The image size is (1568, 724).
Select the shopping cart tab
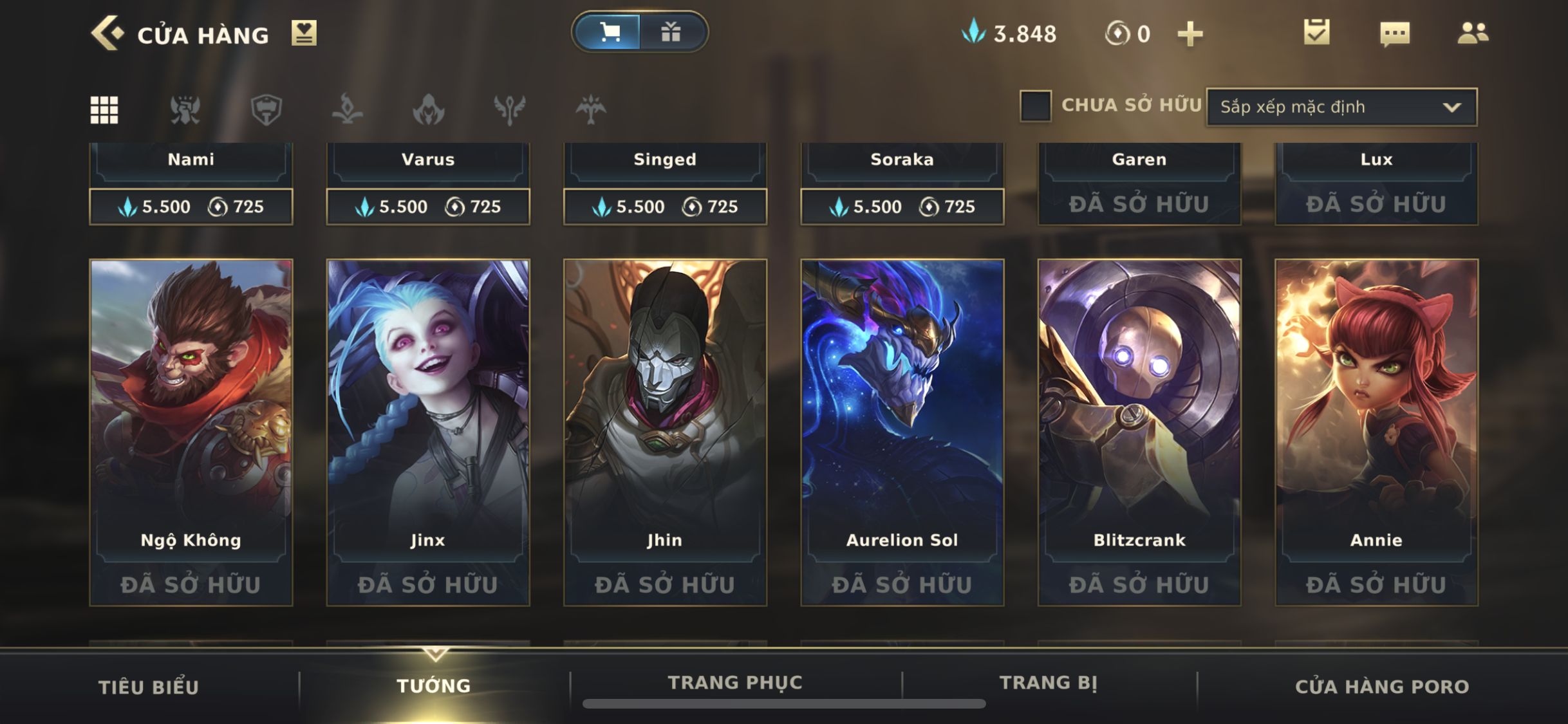[x=609, y=32]
